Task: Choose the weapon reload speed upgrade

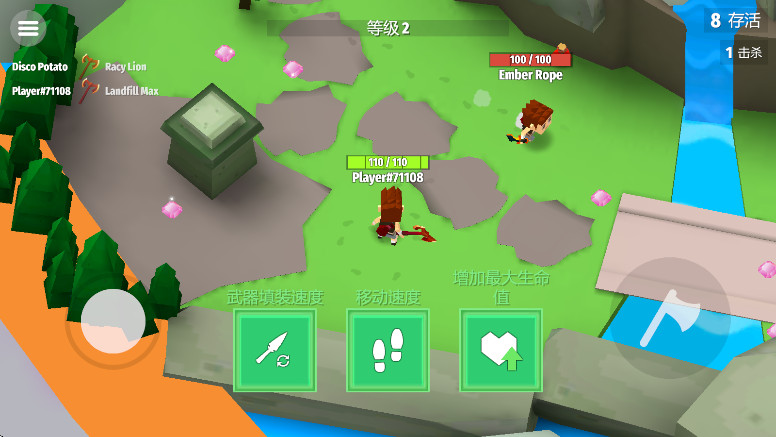Action: 274,350
